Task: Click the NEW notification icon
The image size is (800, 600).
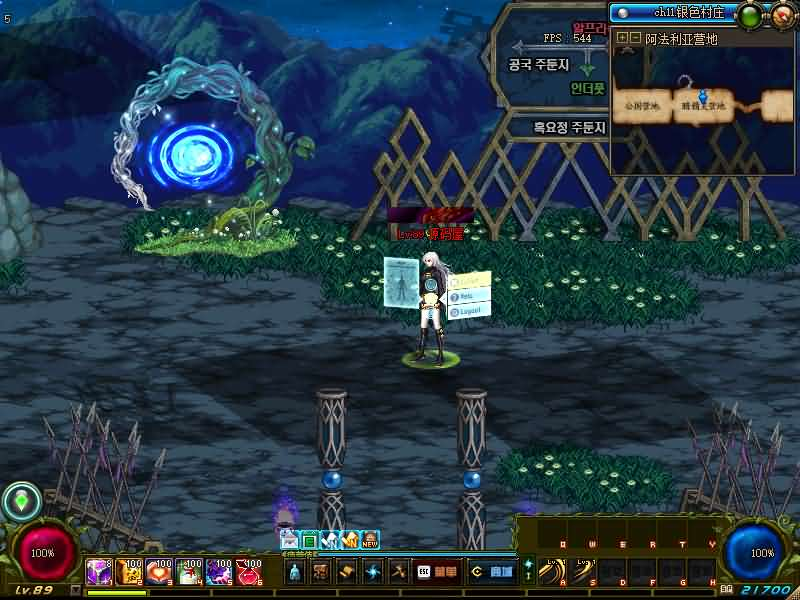Action: (370, 540)
